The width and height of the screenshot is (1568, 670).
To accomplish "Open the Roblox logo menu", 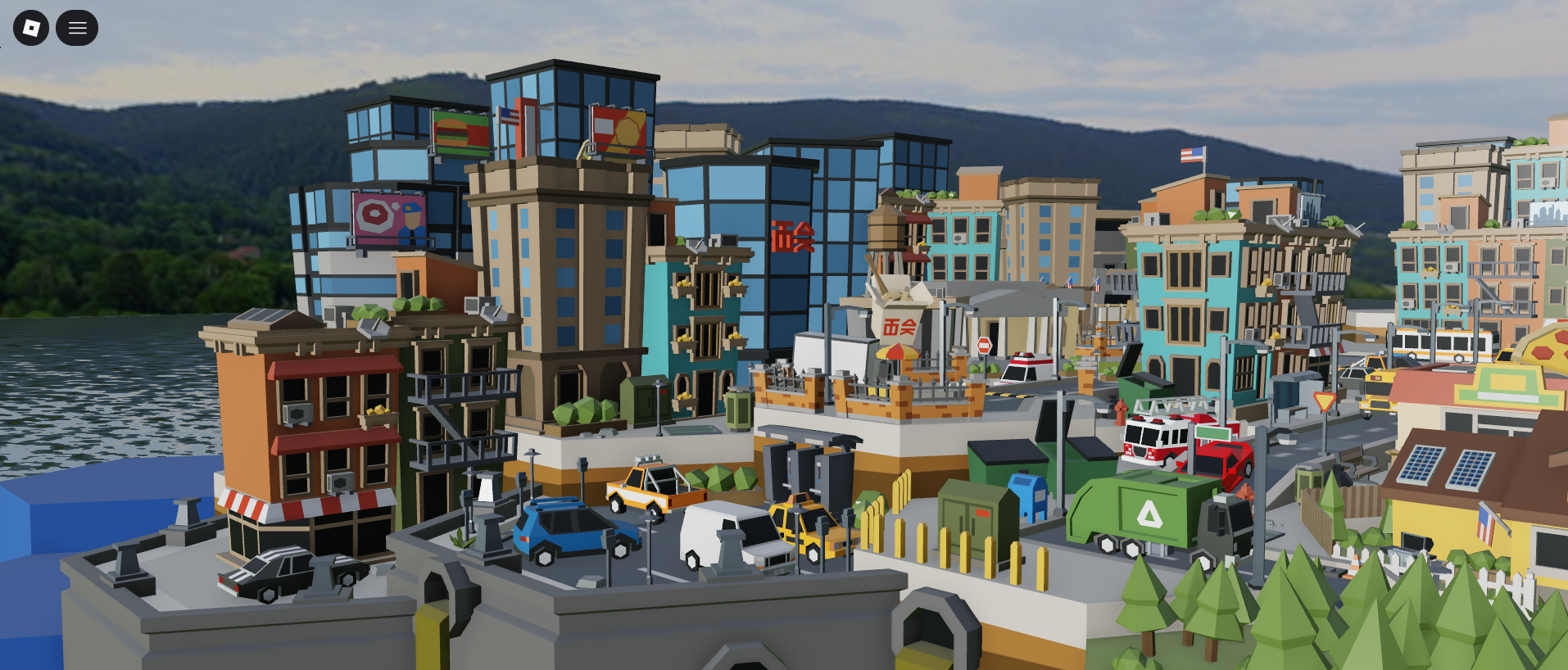I will click(x=31, y=28).
